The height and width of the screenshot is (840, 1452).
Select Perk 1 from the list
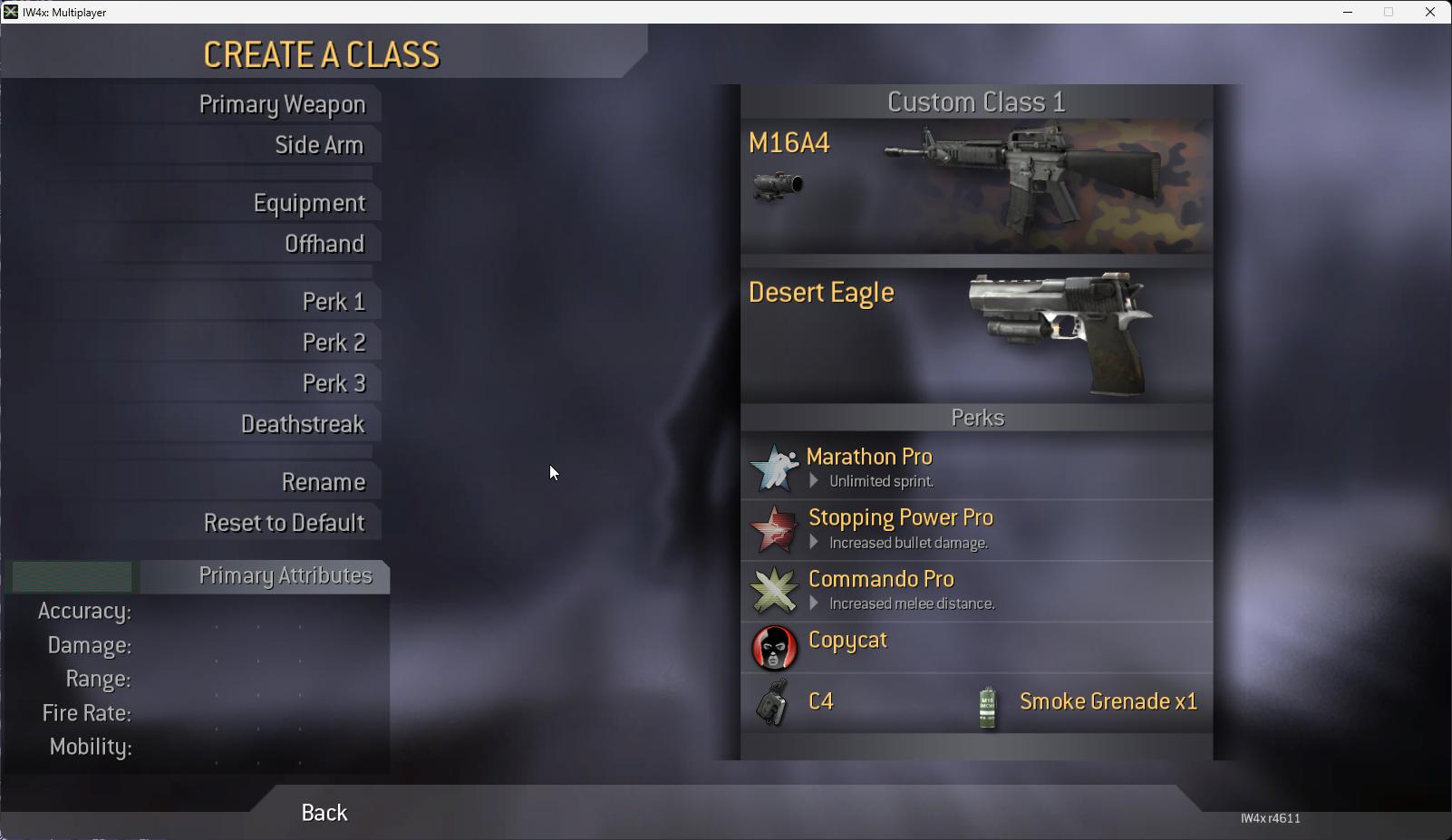click(x=334, y=303)
